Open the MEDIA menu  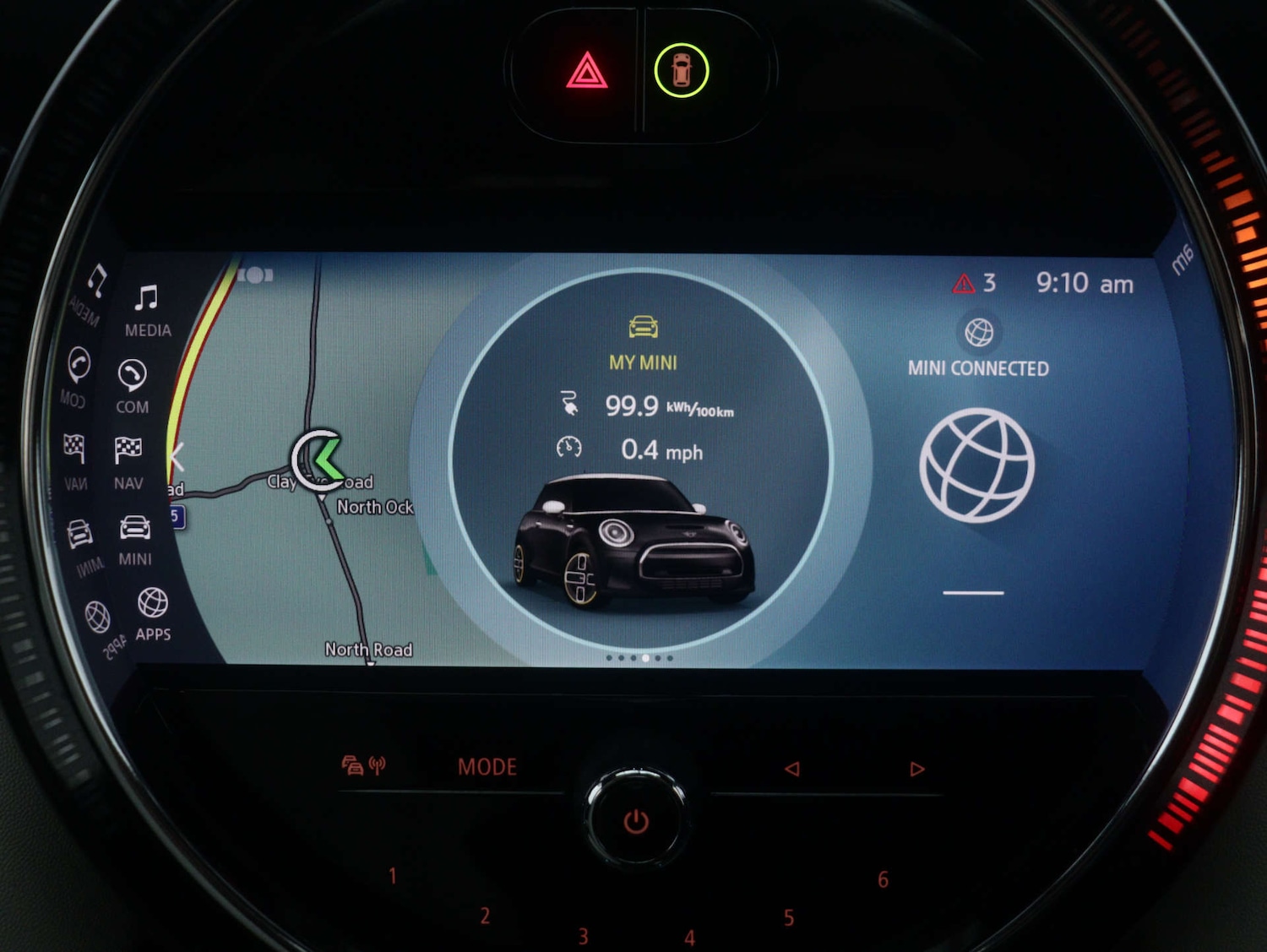pos(147,309)
